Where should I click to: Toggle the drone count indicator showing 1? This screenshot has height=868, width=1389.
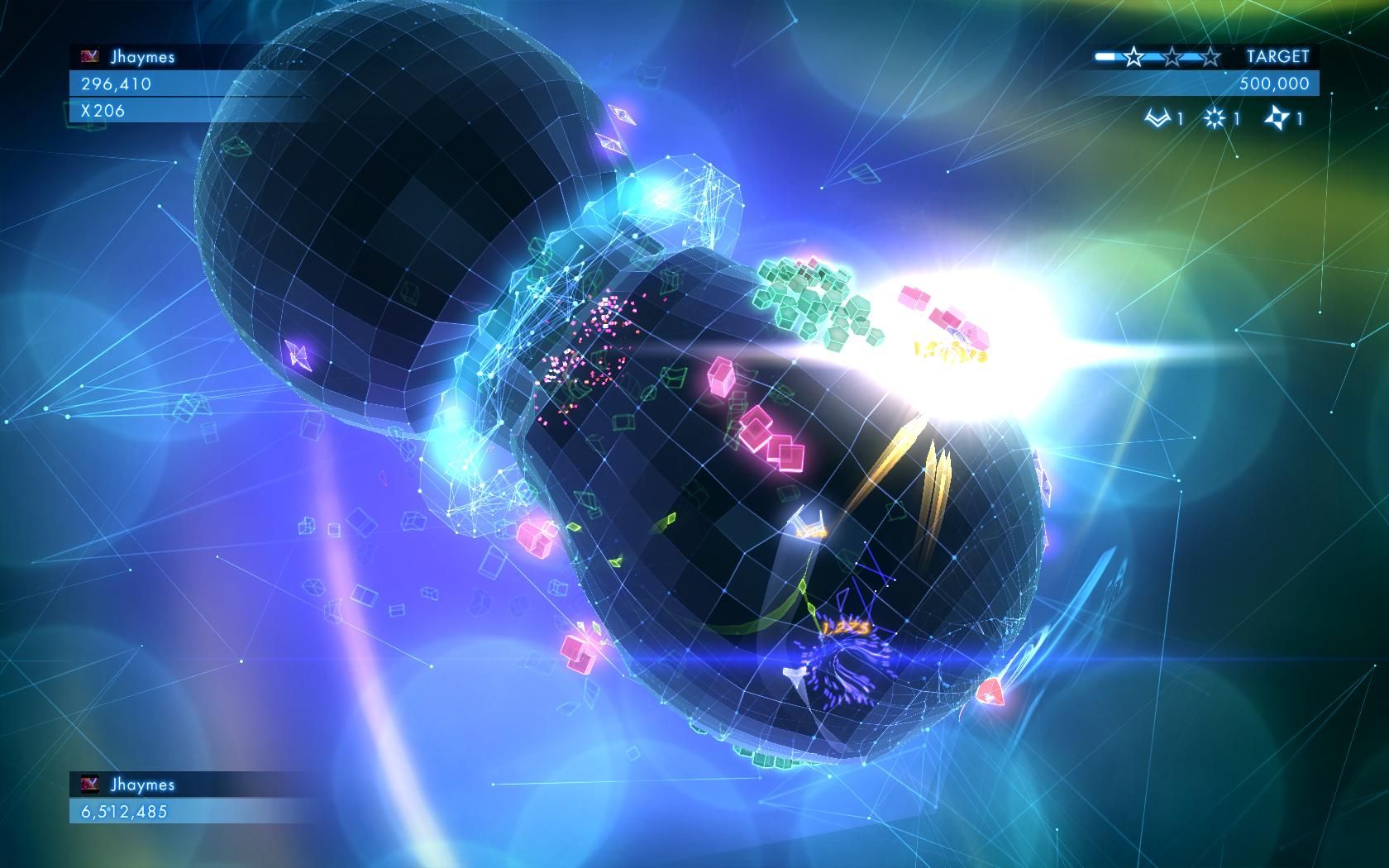[1180, 118]
